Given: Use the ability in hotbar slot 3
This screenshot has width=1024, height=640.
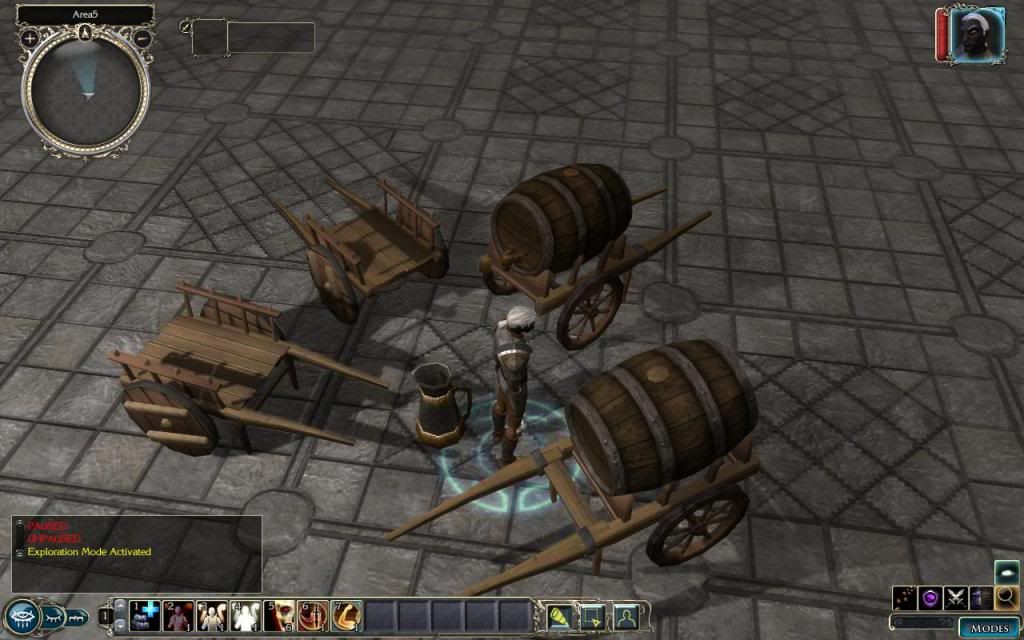Looking at the screenshot, I should 212,616.
